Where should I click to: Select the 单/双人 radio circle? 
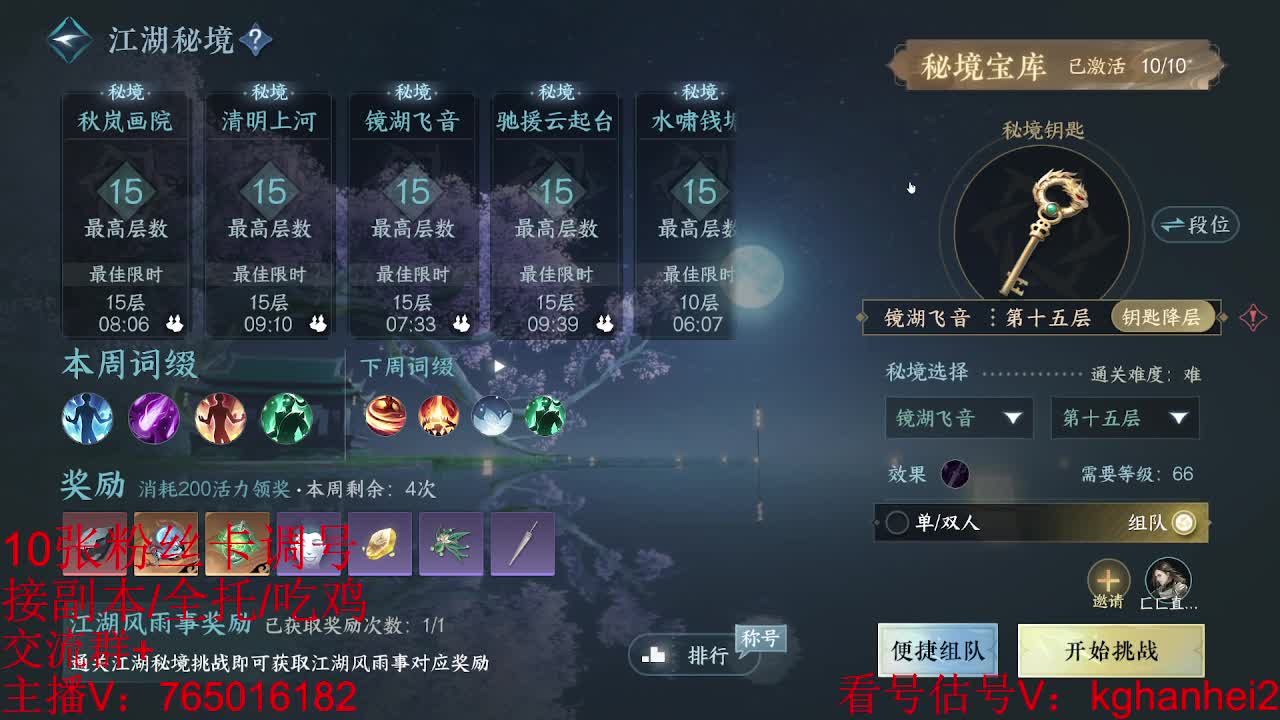click(898, 520)
